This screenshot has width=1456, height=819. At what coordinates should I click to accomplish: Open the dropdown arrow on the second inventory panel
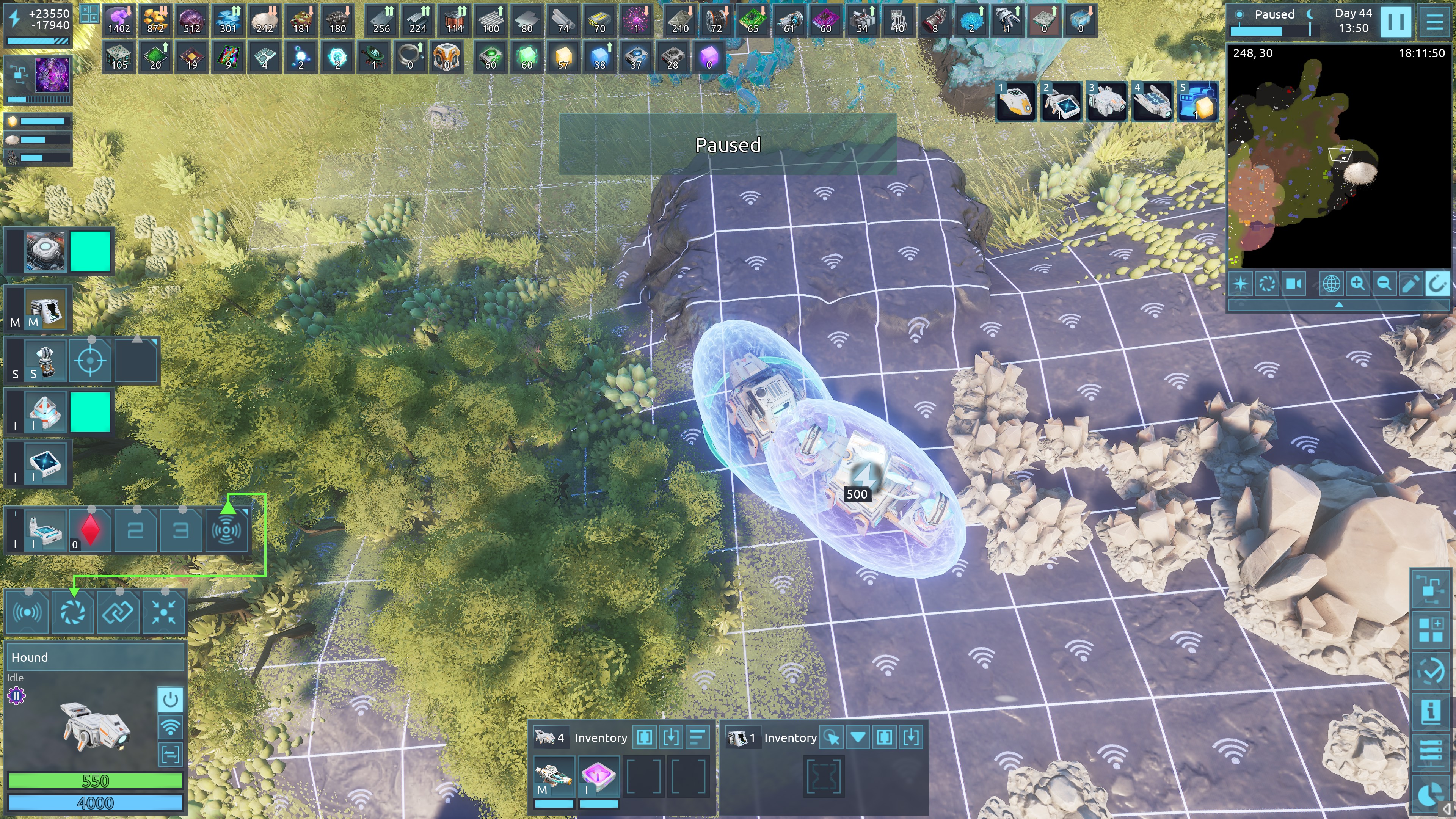point(858,737)
